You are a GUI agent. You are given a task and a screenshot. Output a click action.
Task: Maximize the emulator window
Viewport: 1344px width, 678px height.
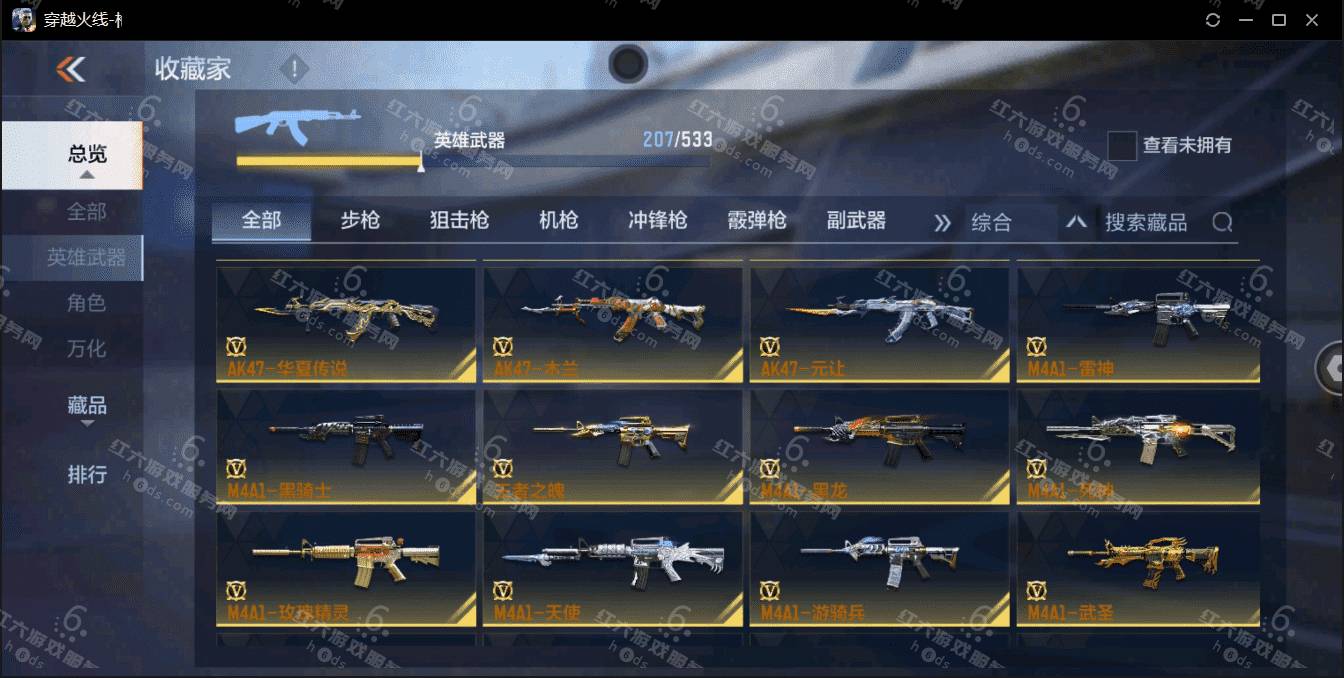(x=1278, y=20)
